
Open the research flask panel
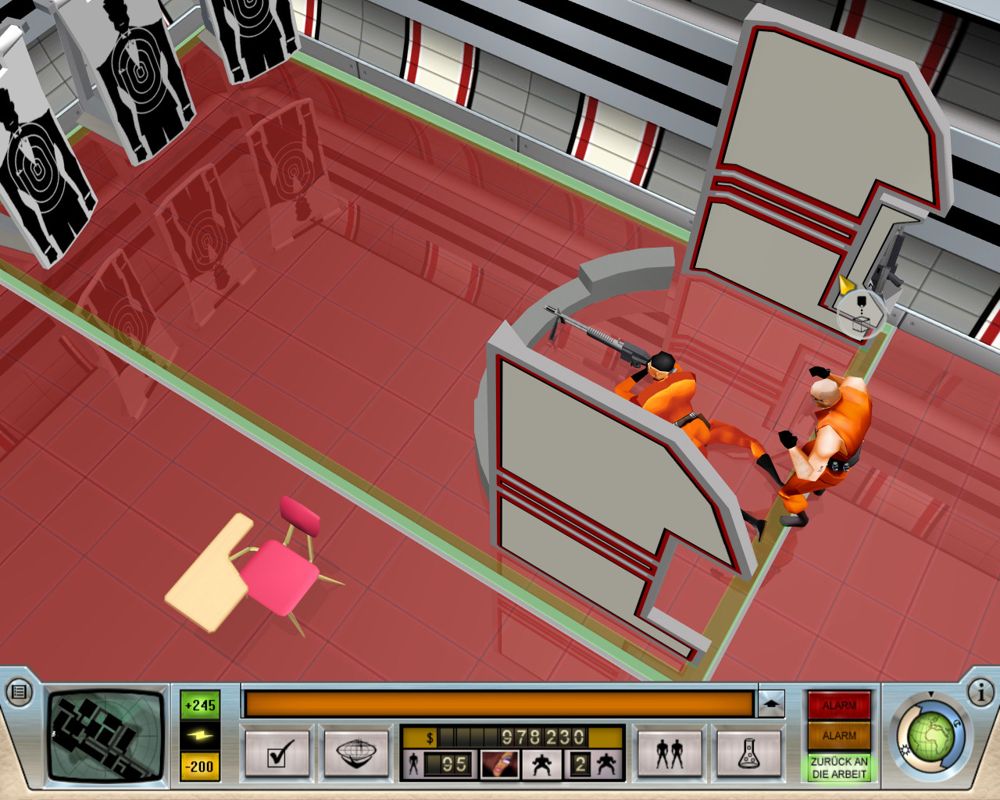pos(748,753)
